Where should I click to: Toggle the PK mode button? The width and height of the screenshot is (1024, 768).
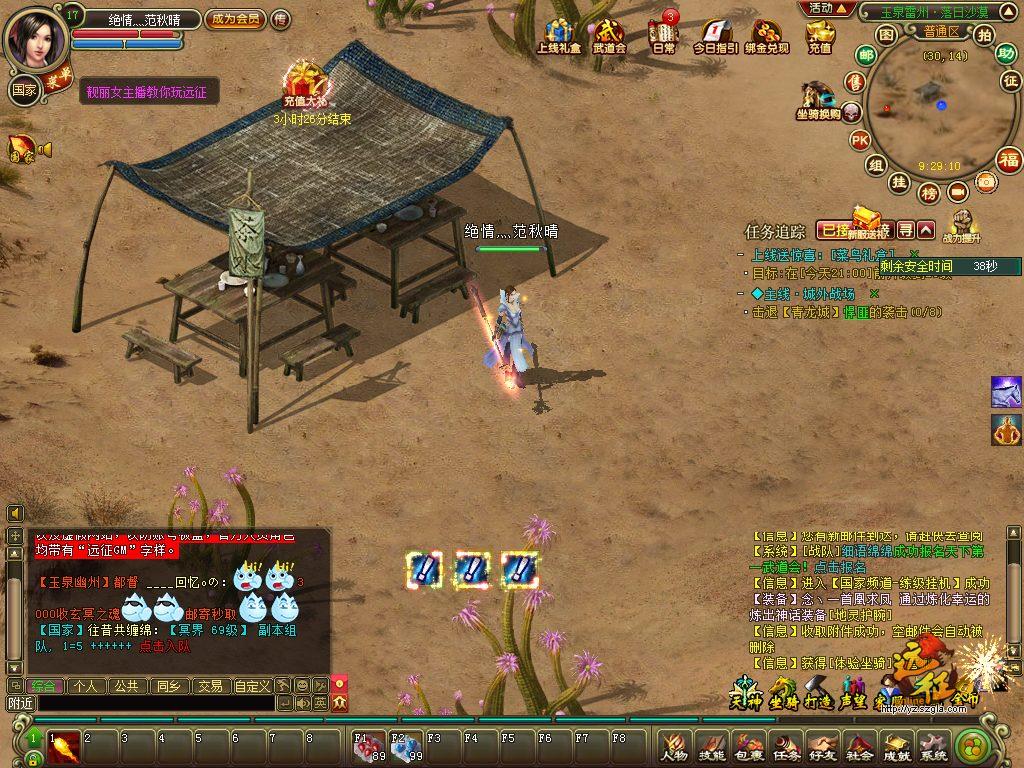[859, 140]
